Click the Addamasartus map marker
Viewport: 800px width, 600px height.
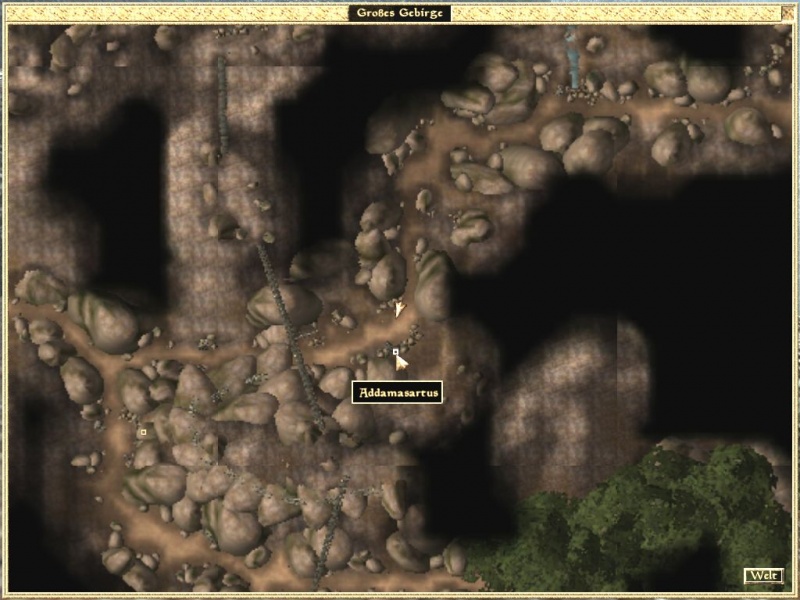click(396, 352)
